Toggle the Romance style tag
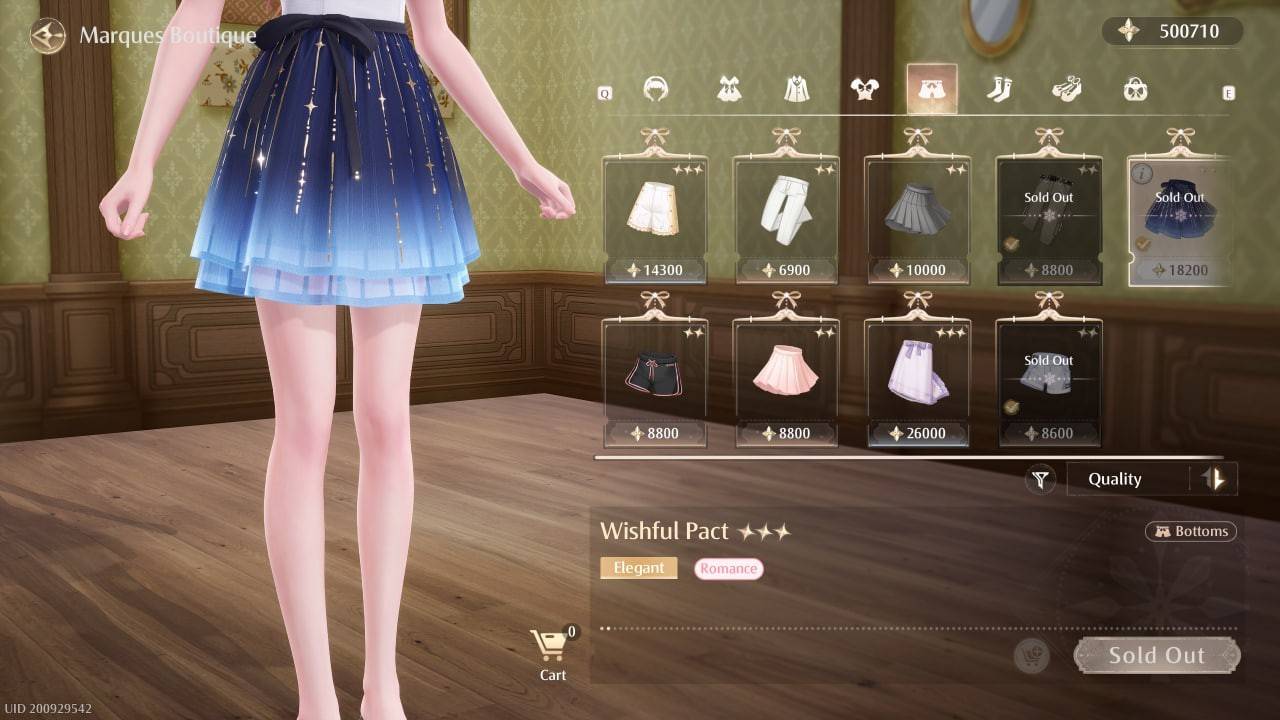1280x720 pixels. (729, 568)
